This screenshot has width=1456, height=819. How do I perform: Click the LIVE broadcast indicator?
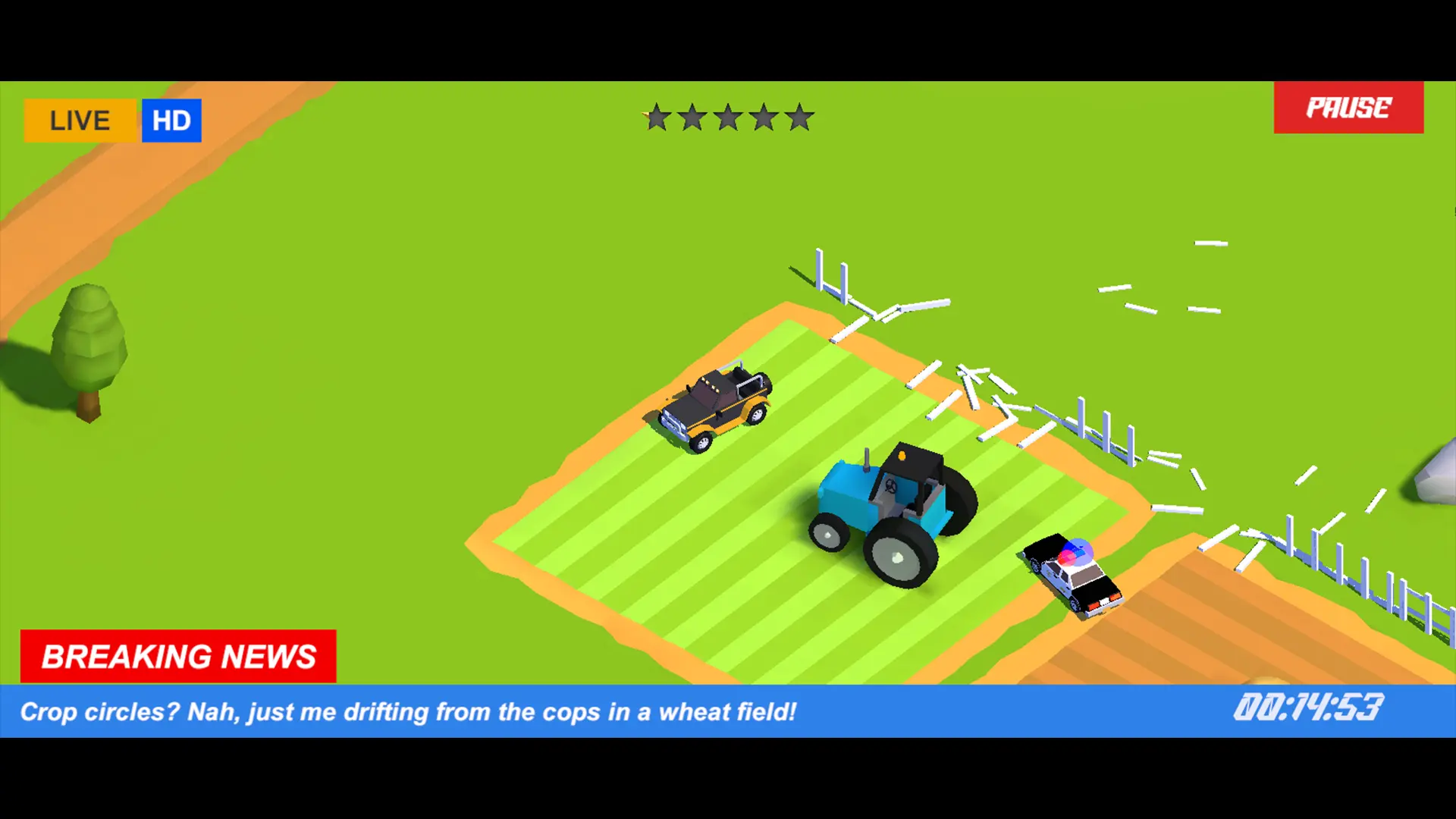pos(79,120)
